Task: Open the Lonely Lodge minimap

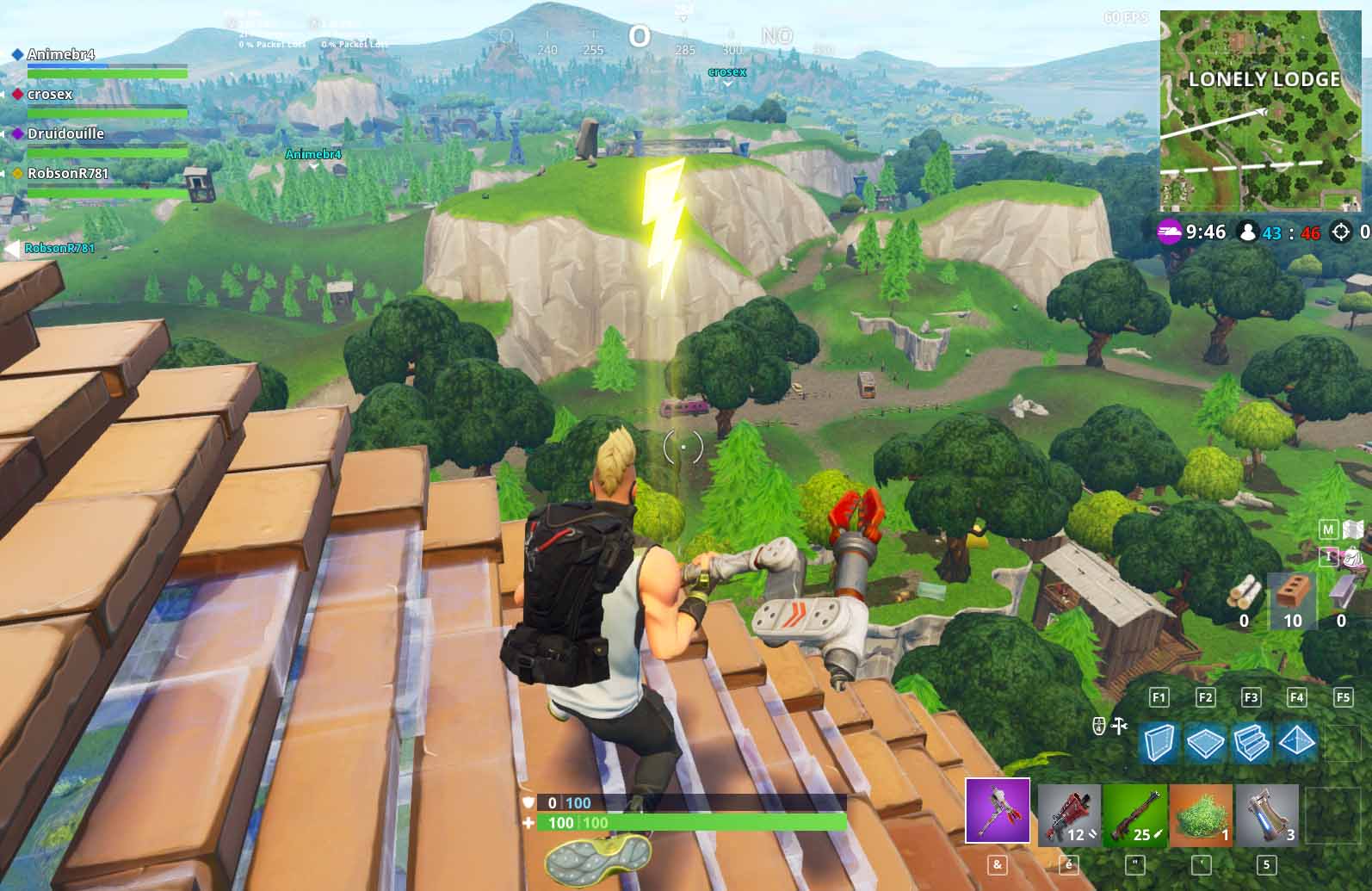Action: (1260, 110)
